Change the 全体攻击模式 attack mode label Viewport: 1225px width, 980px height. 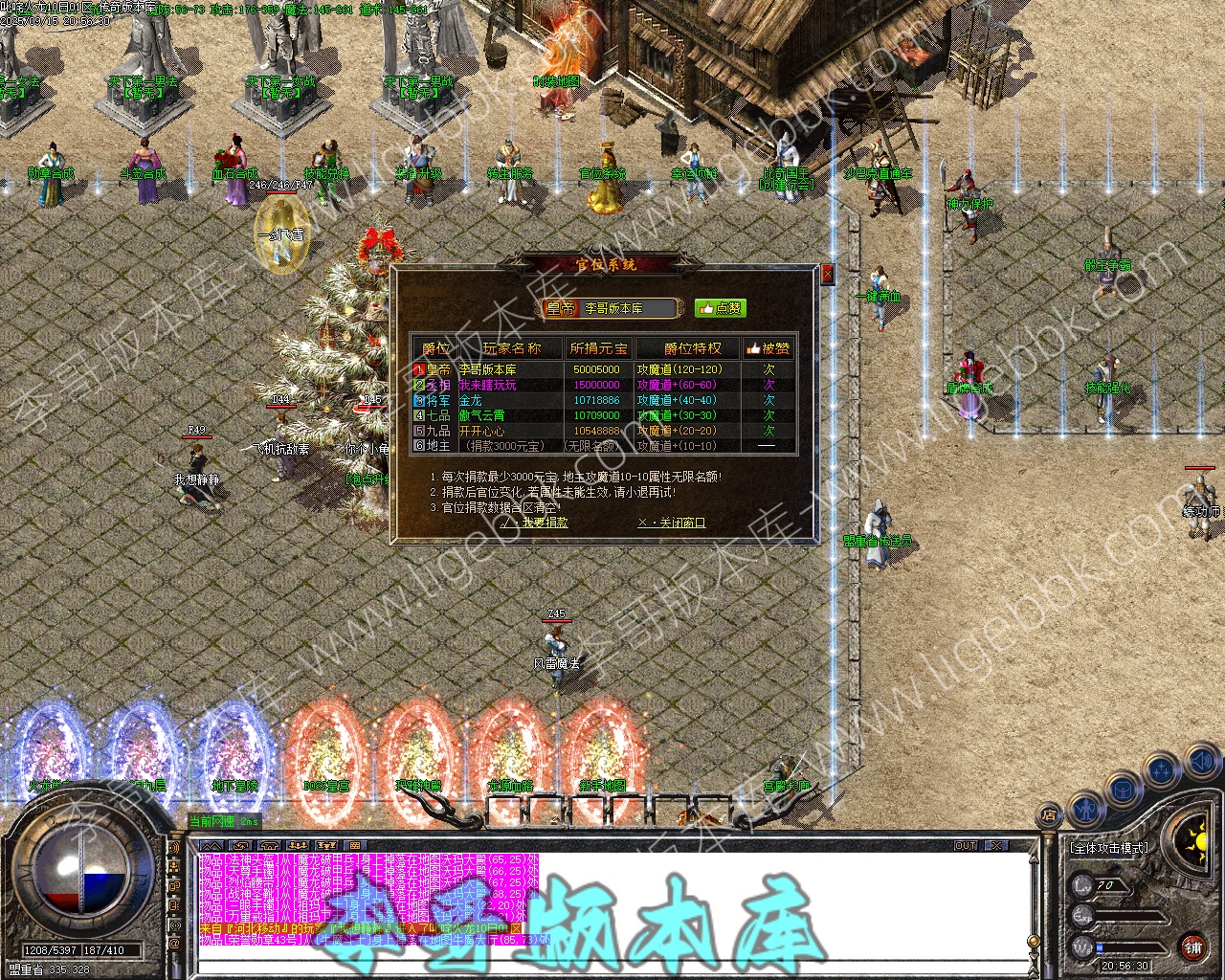pyautogui.click(x=1108, y=848)
